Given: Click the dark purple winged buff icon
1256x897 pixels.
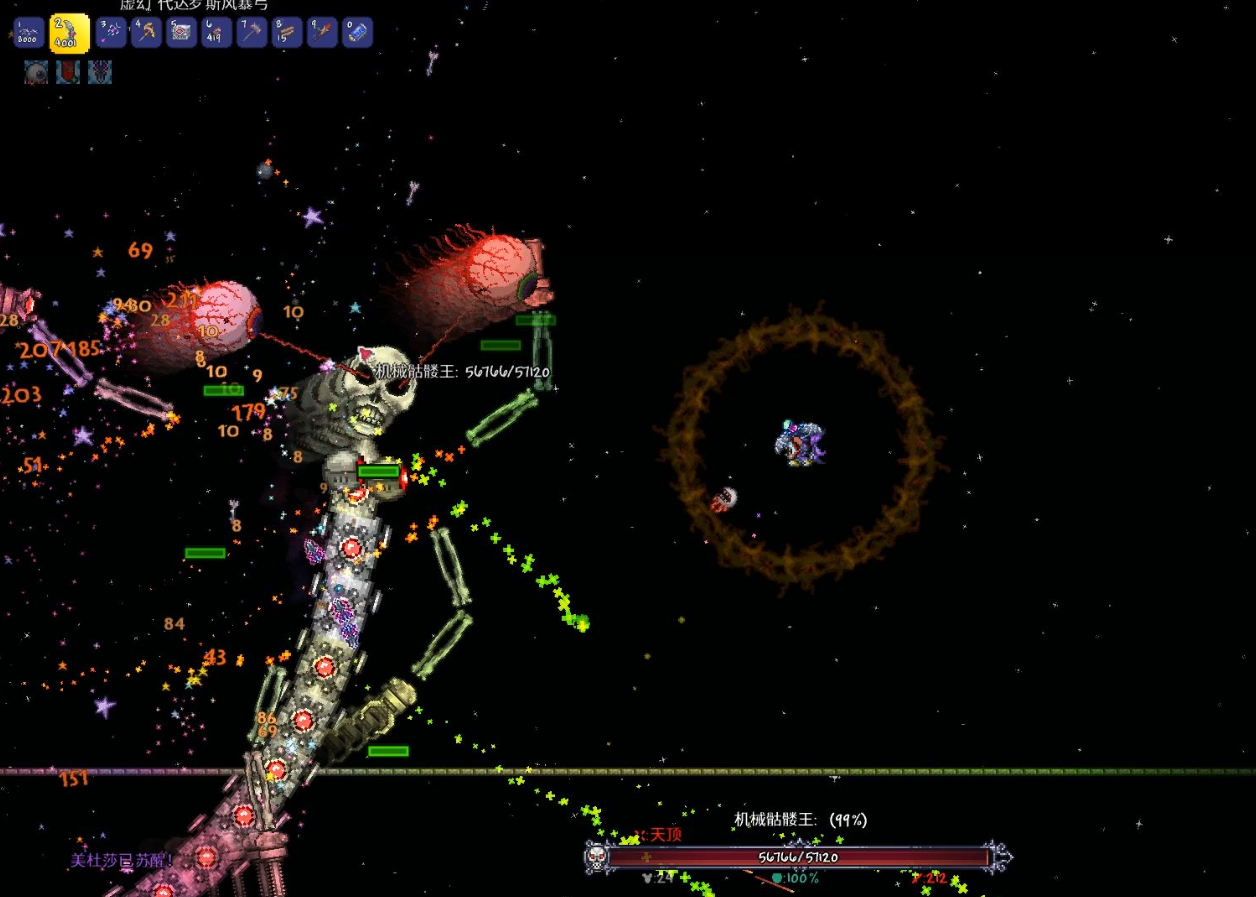Looking at the screenshot, I should point(100,72).
